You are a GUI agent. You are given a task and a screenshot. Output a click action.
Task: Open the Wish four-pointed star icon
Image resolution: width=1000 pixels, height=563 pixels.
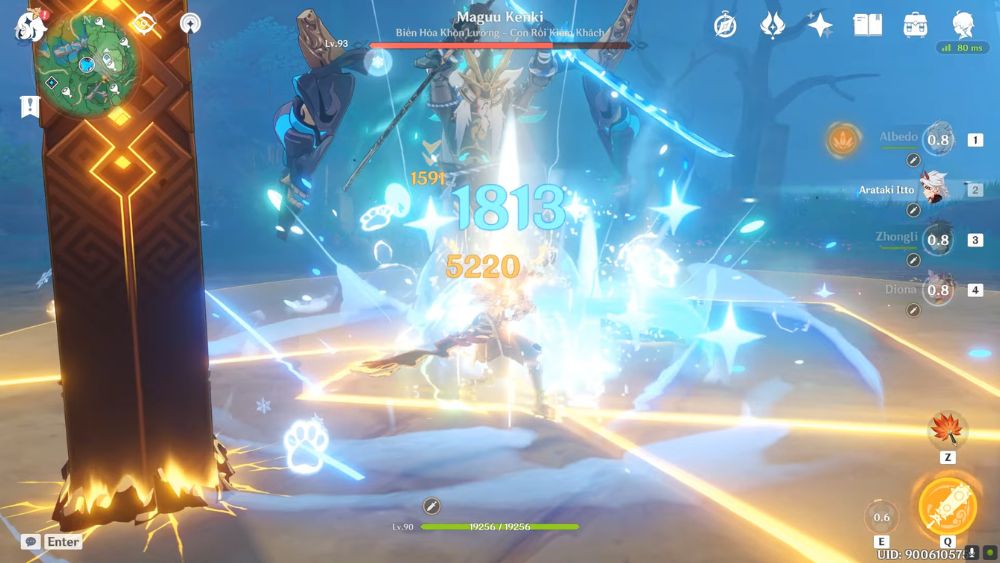tap(820, 26)
